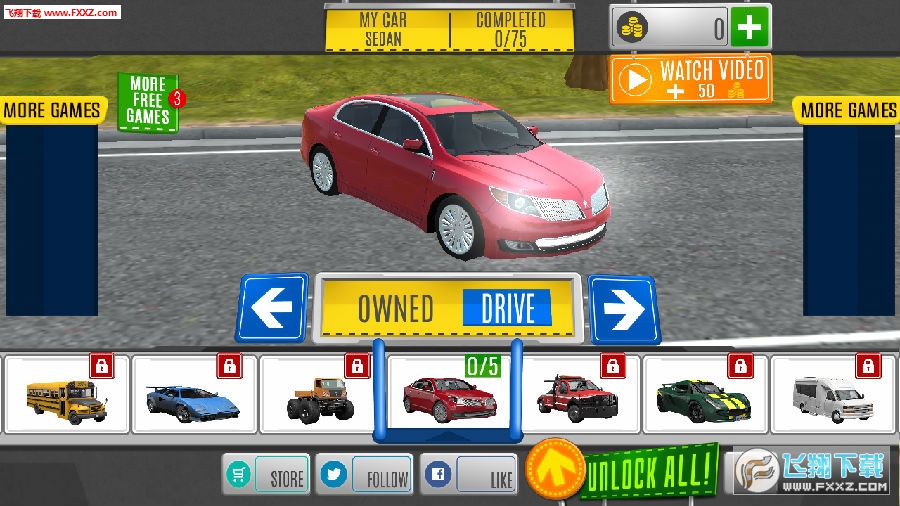Click the orange up-arrow circle button
The image size is (900, 506).
pyautogui.click(x=555, y=468)
